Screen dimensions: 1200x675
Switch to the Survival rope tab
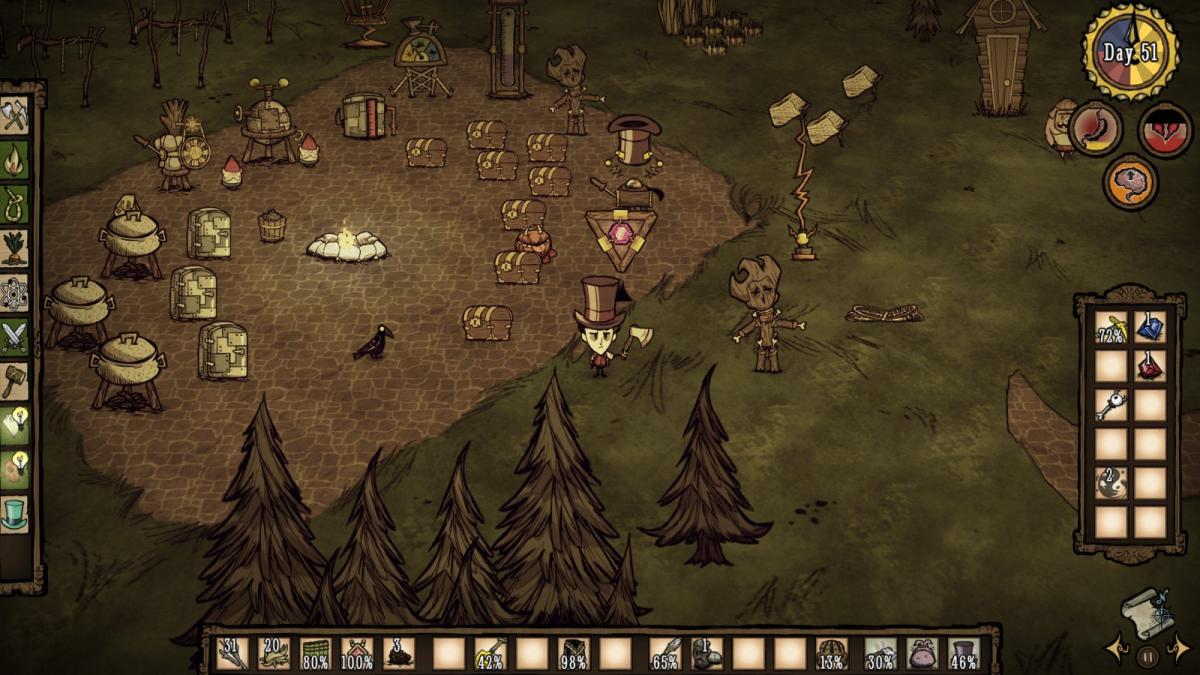15,203
